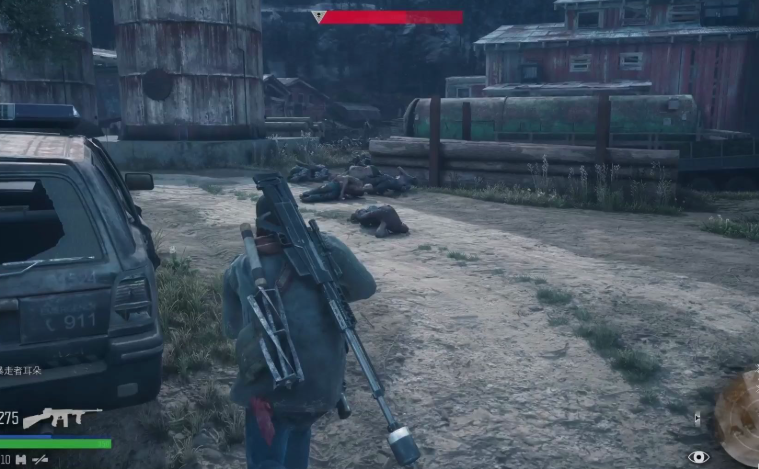Viewport: 759px width, 469px height.
Task: Click the crossed-out suppressor icon
Action: 41,459
